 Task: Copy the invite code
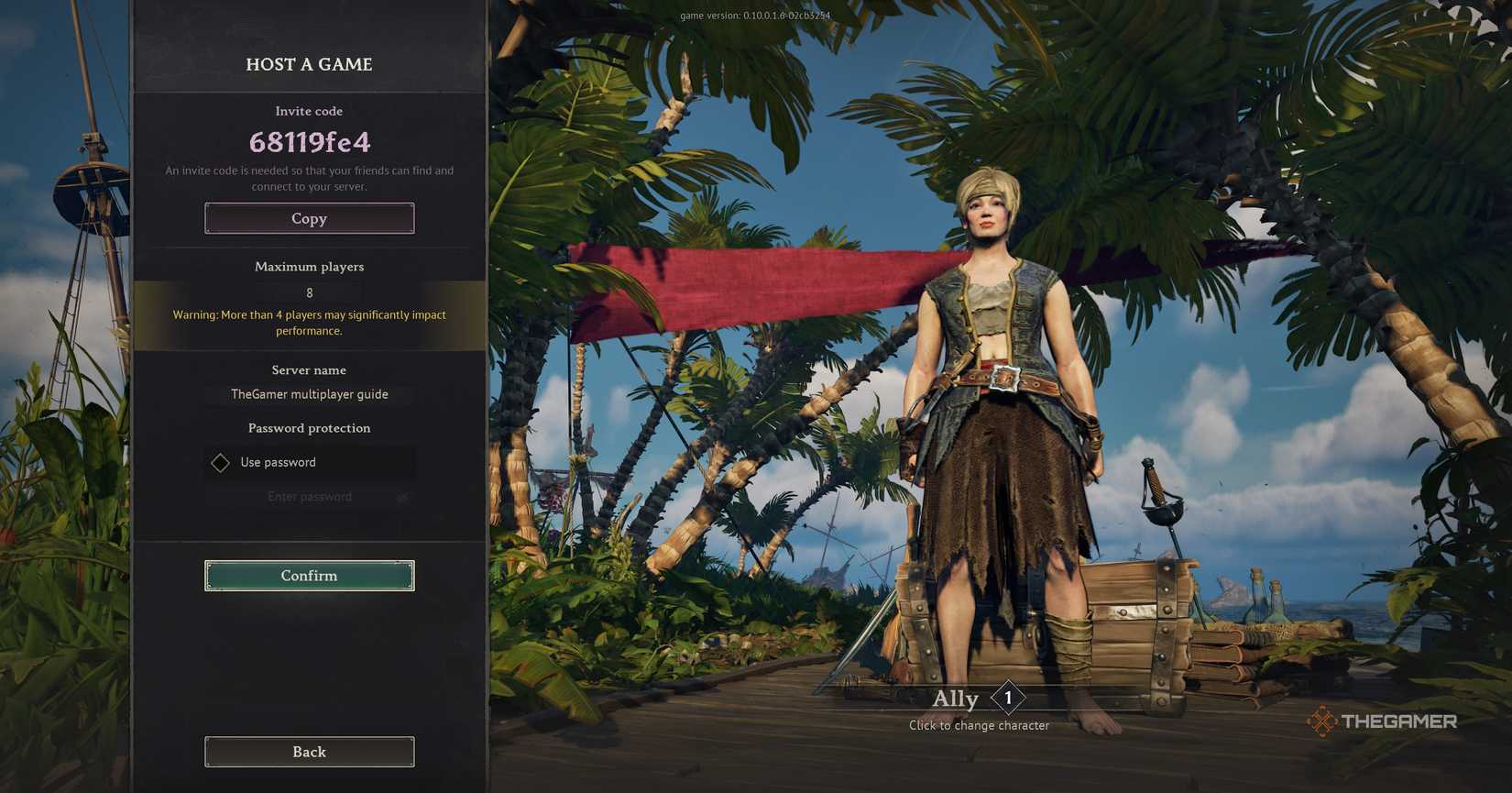click(309, 219)
